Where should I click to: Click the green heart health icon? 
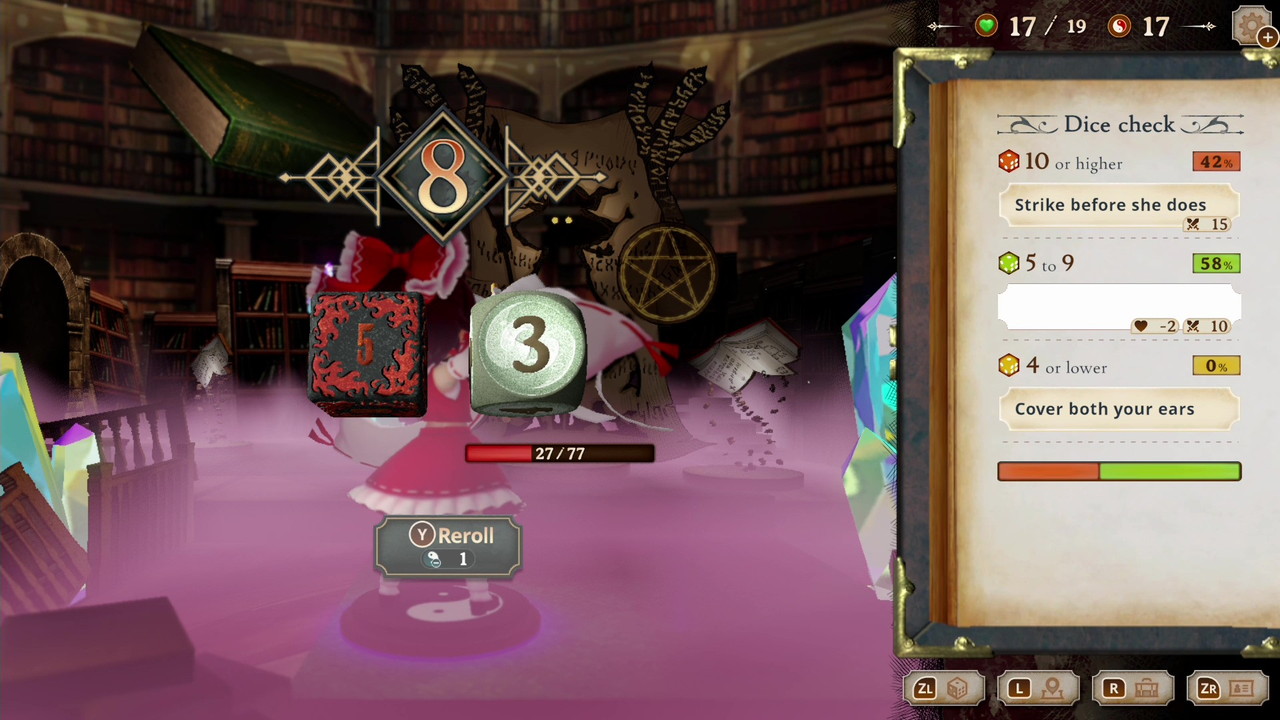click(x=985, y=26)
